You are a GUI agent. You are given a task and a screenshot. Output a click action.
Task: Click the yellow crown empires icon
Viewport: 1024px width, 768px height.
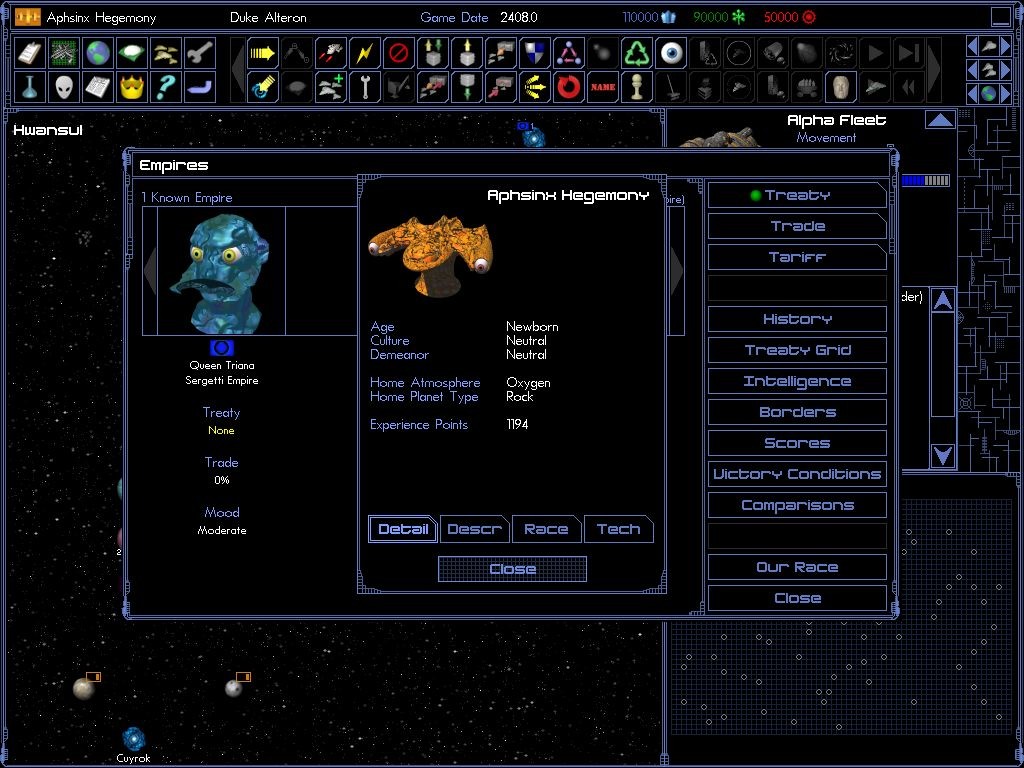pos(132,87)
